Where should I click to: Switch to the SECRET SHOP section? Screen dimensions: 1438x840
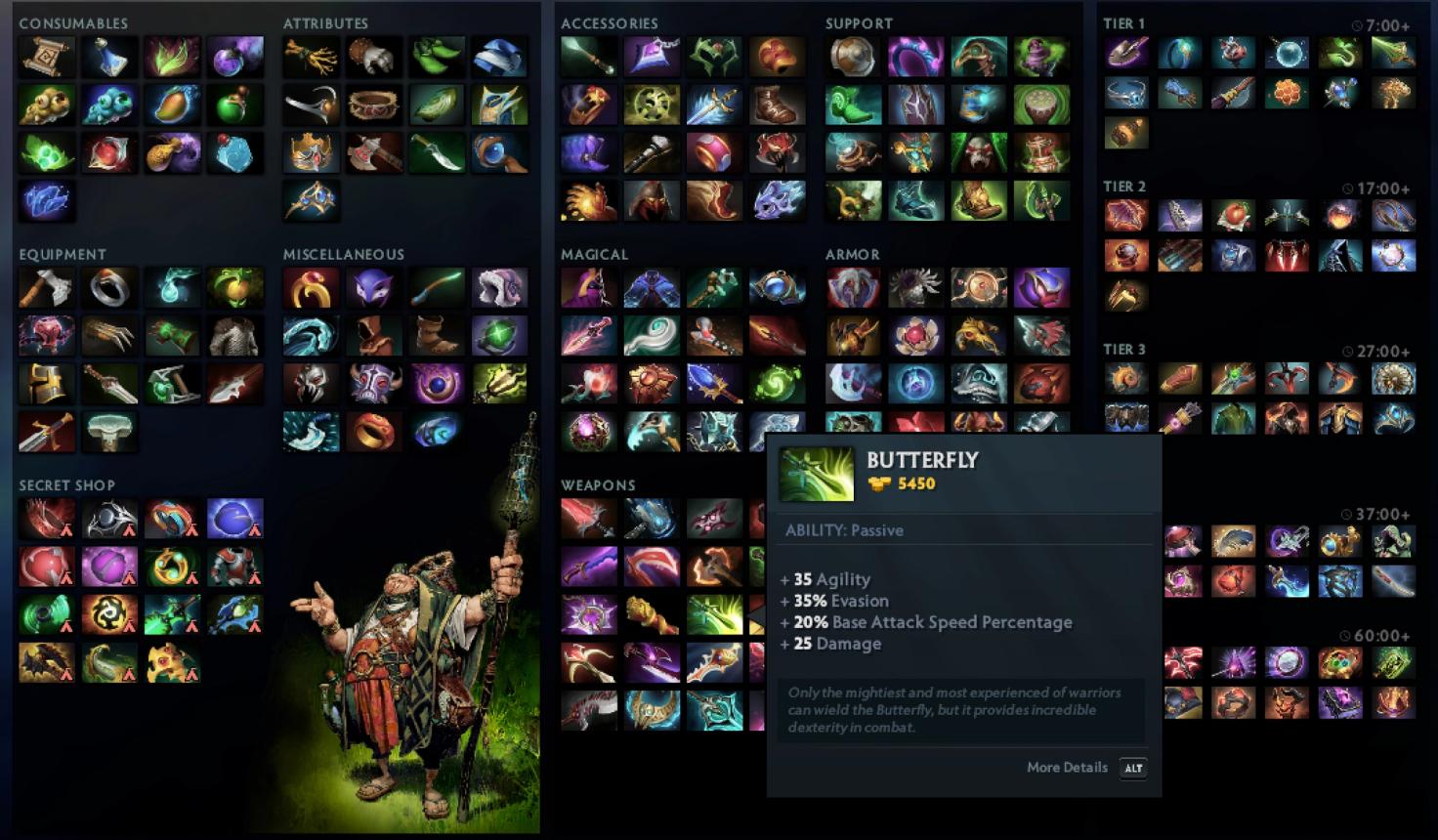68,485
